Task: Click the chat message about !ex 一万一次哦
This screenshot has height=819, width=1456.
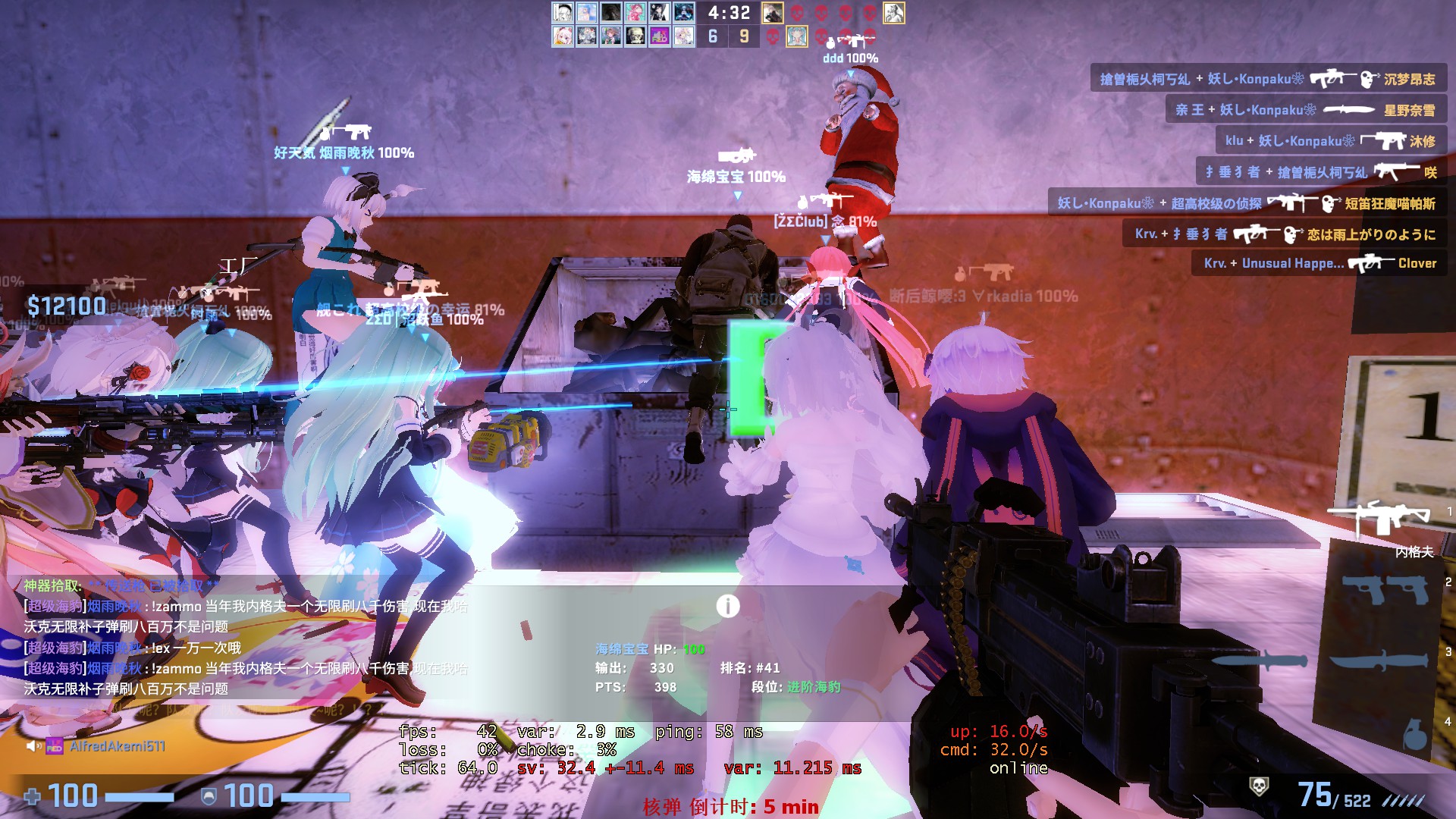Action: 133,648
